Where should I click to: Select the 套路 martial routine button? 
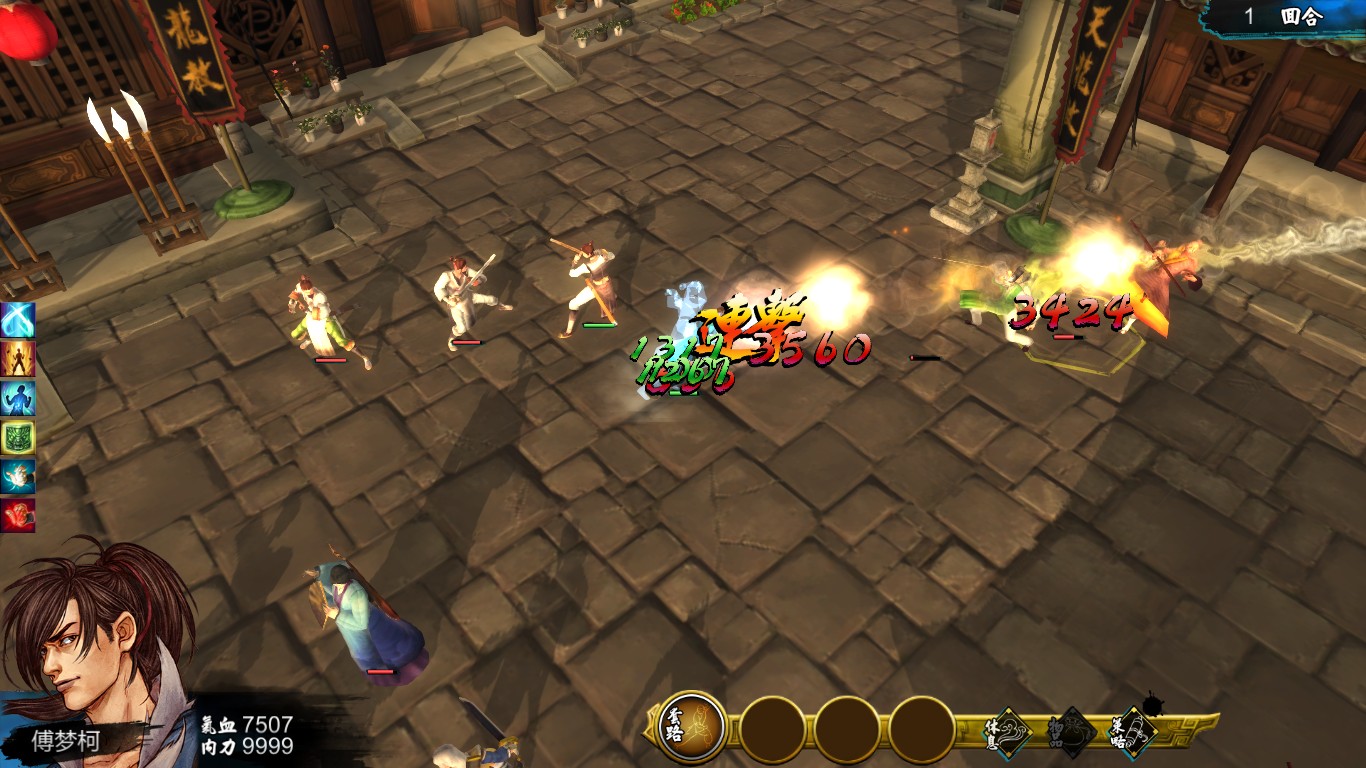(692, 727)
